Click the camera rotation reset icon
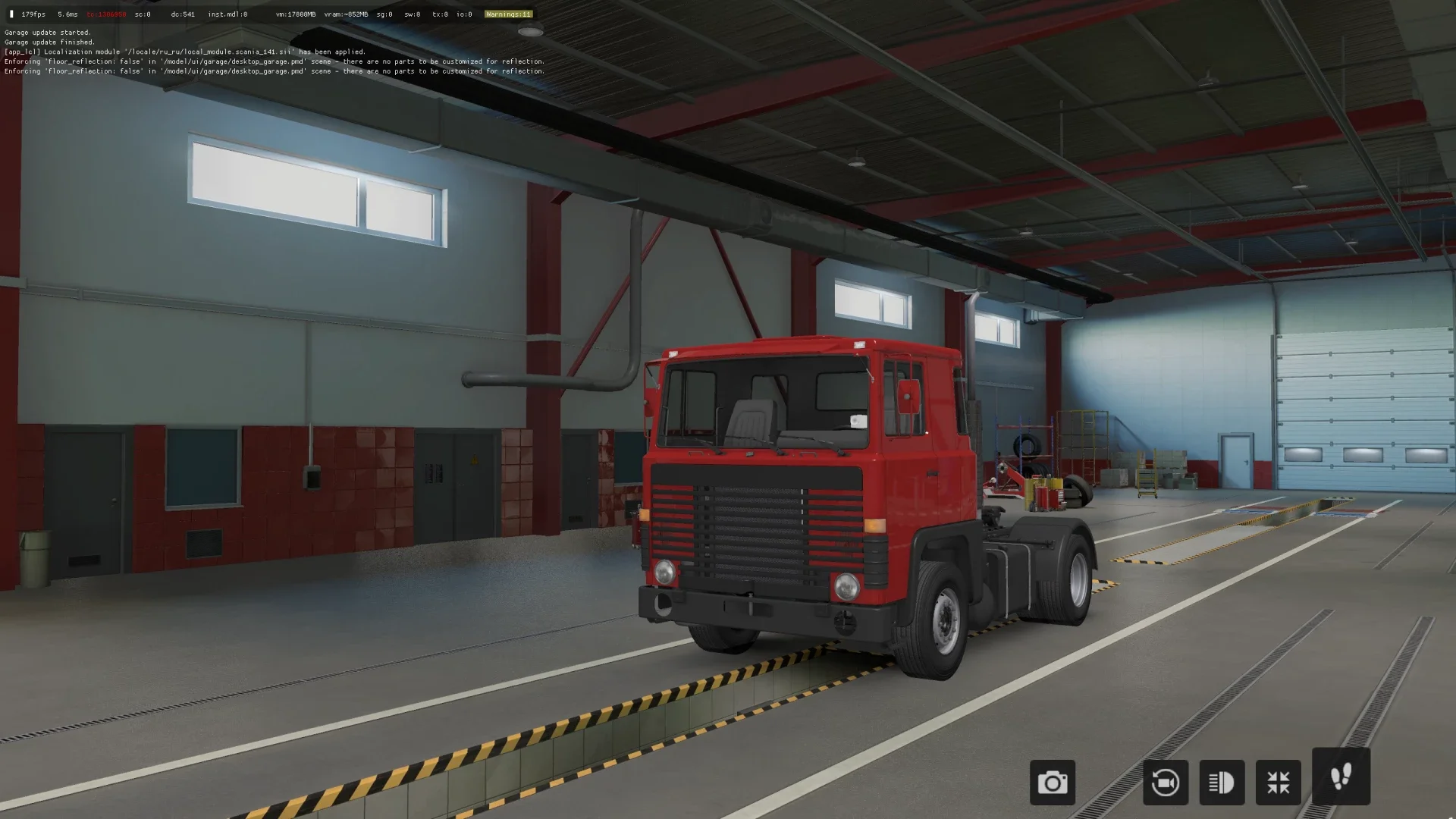The height and width of the screenshot is (819, 1456). point(1165,782)
